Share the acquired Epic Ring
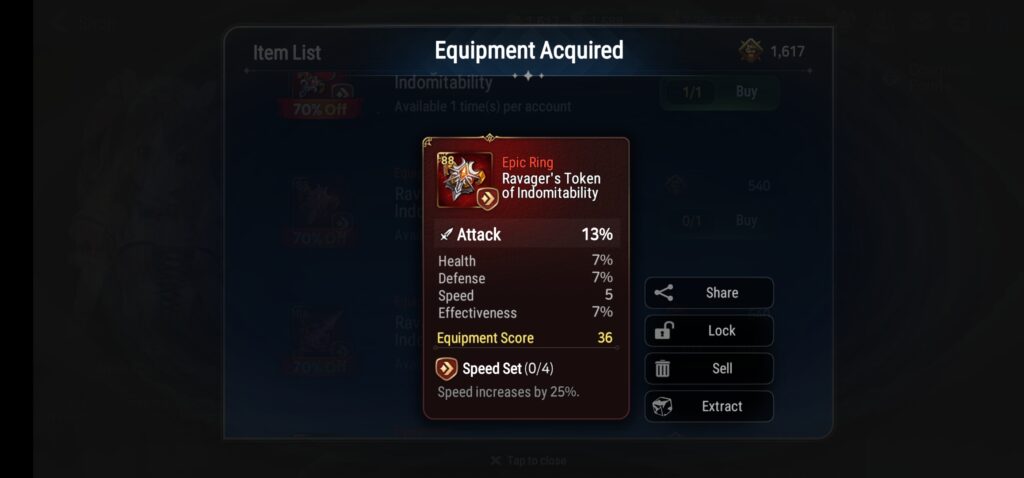 click(709, 293)
